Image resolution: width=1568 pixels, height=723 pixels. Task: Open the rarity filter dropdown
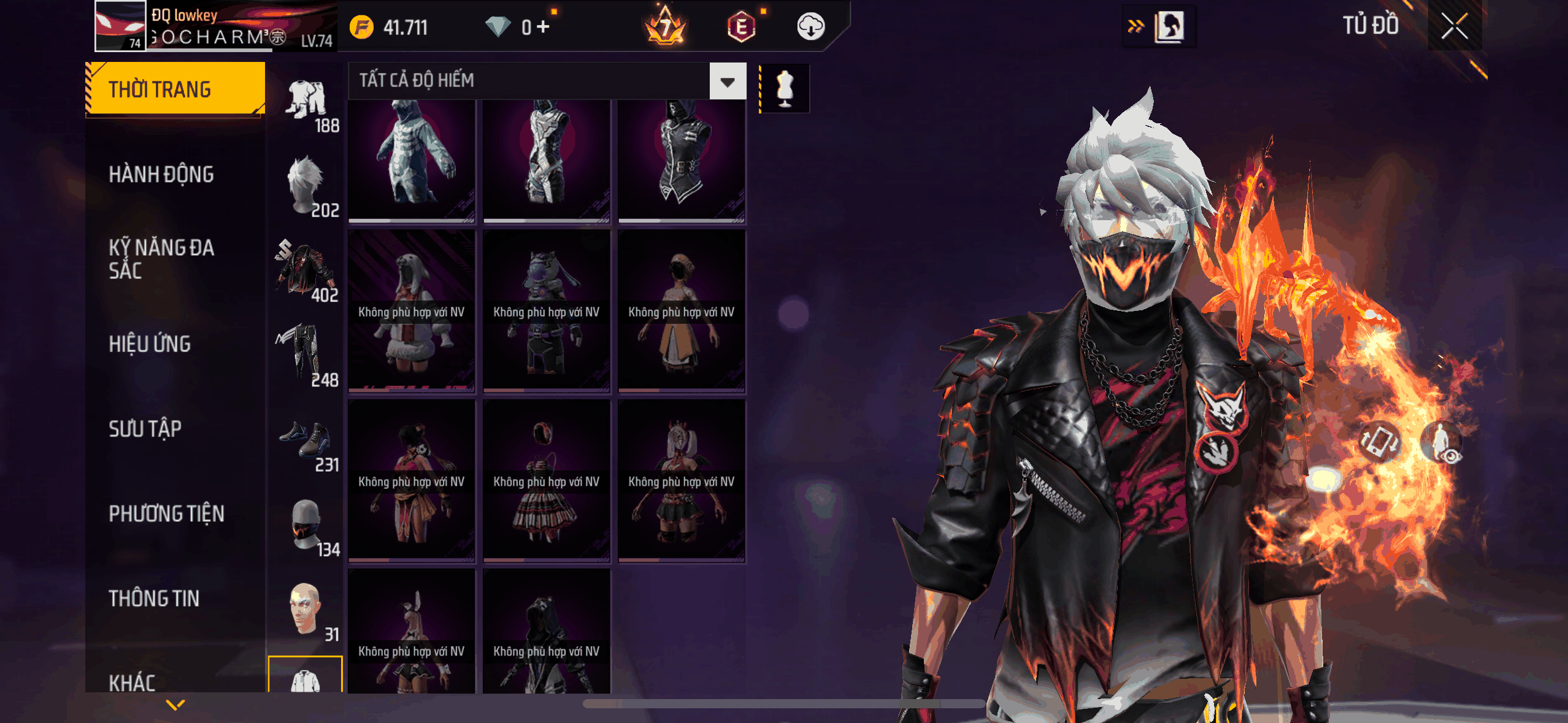(728, 81)
